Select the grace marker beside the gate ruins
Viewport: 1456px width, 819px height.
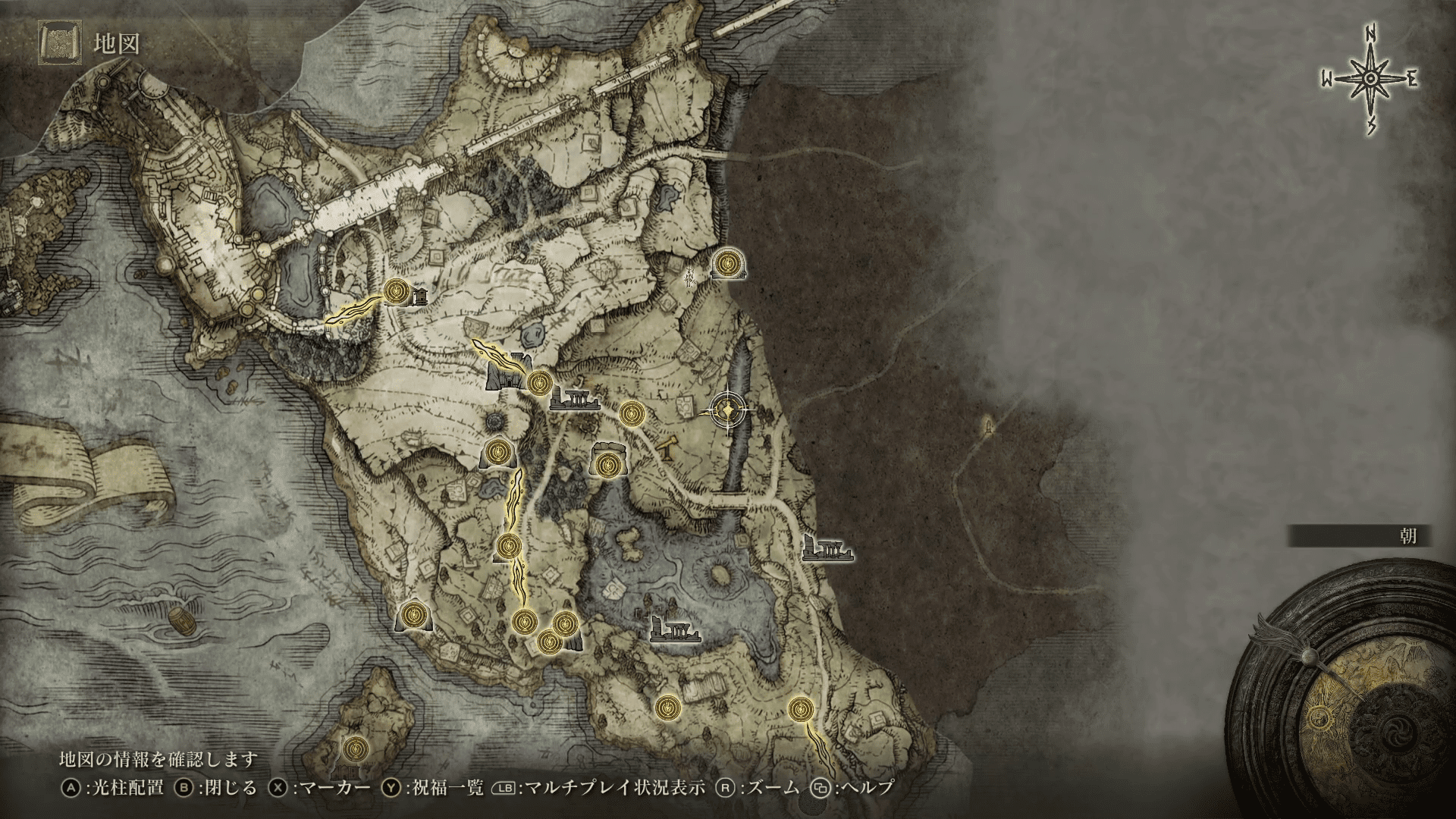click(x=538, y=383)
